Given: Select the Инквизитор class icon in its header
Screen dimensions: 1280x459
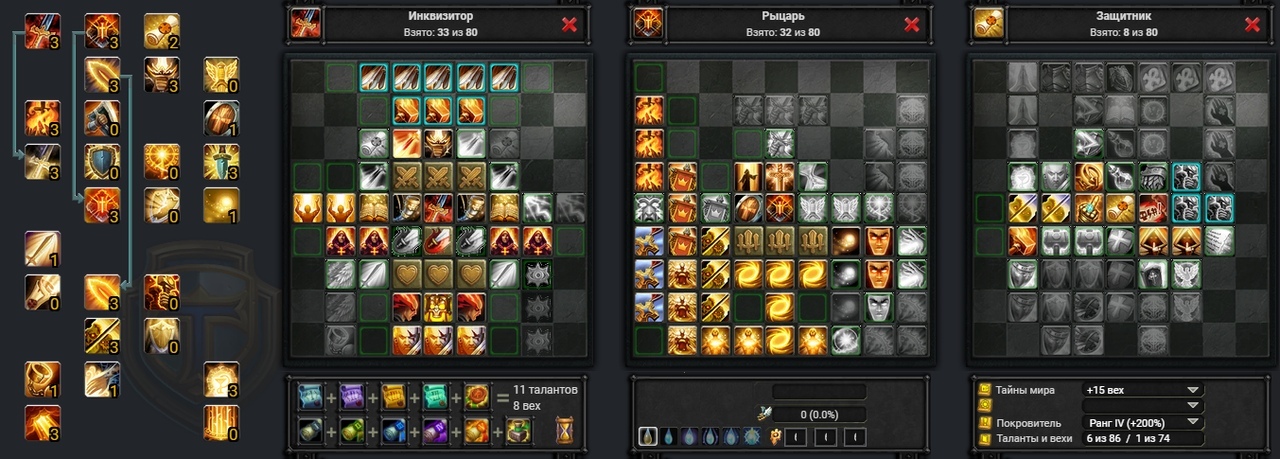Looking at the screenshot, I should click(x=304, y=23).
